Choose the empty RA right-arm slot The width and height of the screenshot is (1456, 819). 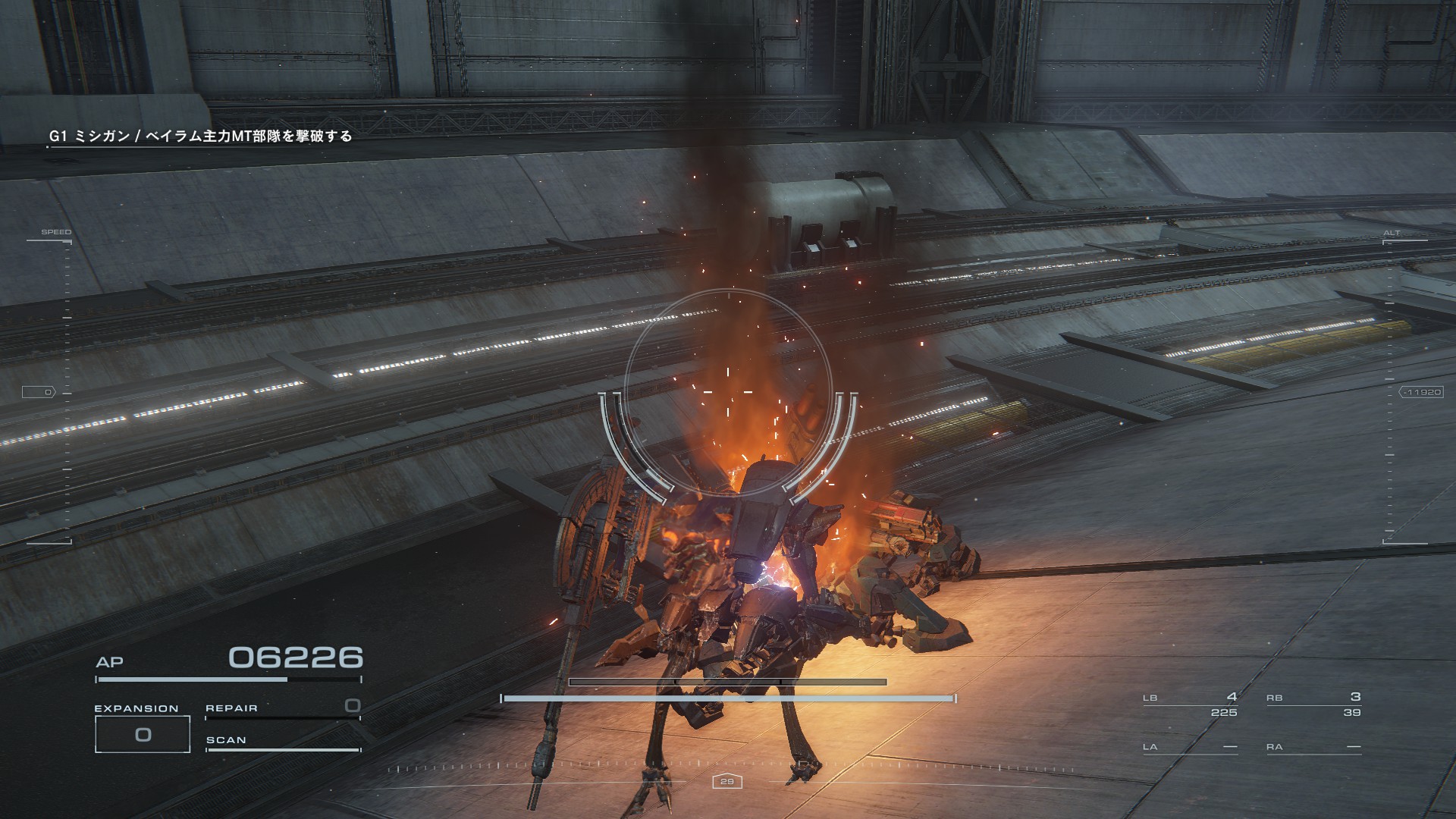pyautogui.click(x=1313, y=747)
